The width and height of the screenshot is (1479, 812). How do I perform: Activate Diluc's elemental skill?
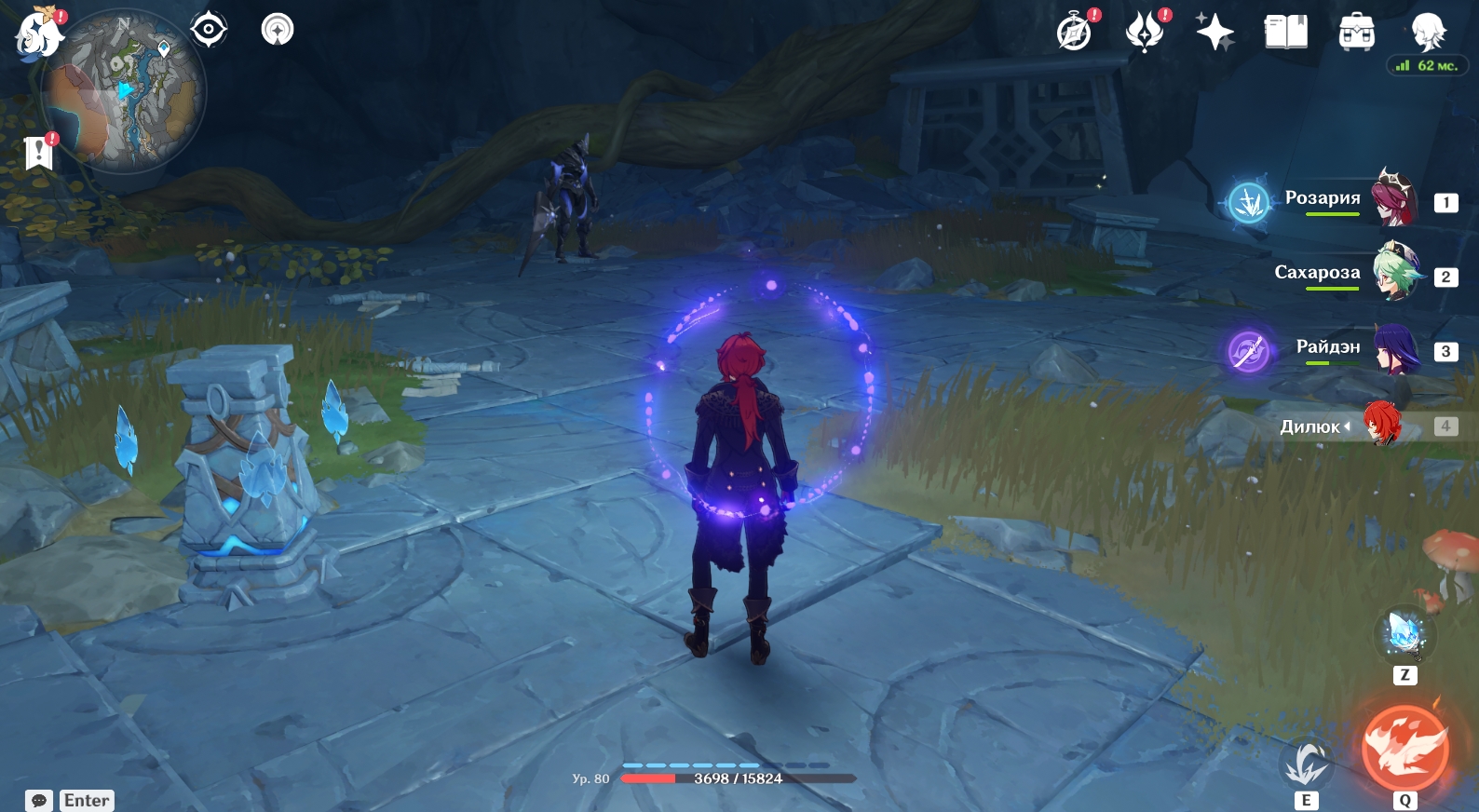pos(1306,765)
